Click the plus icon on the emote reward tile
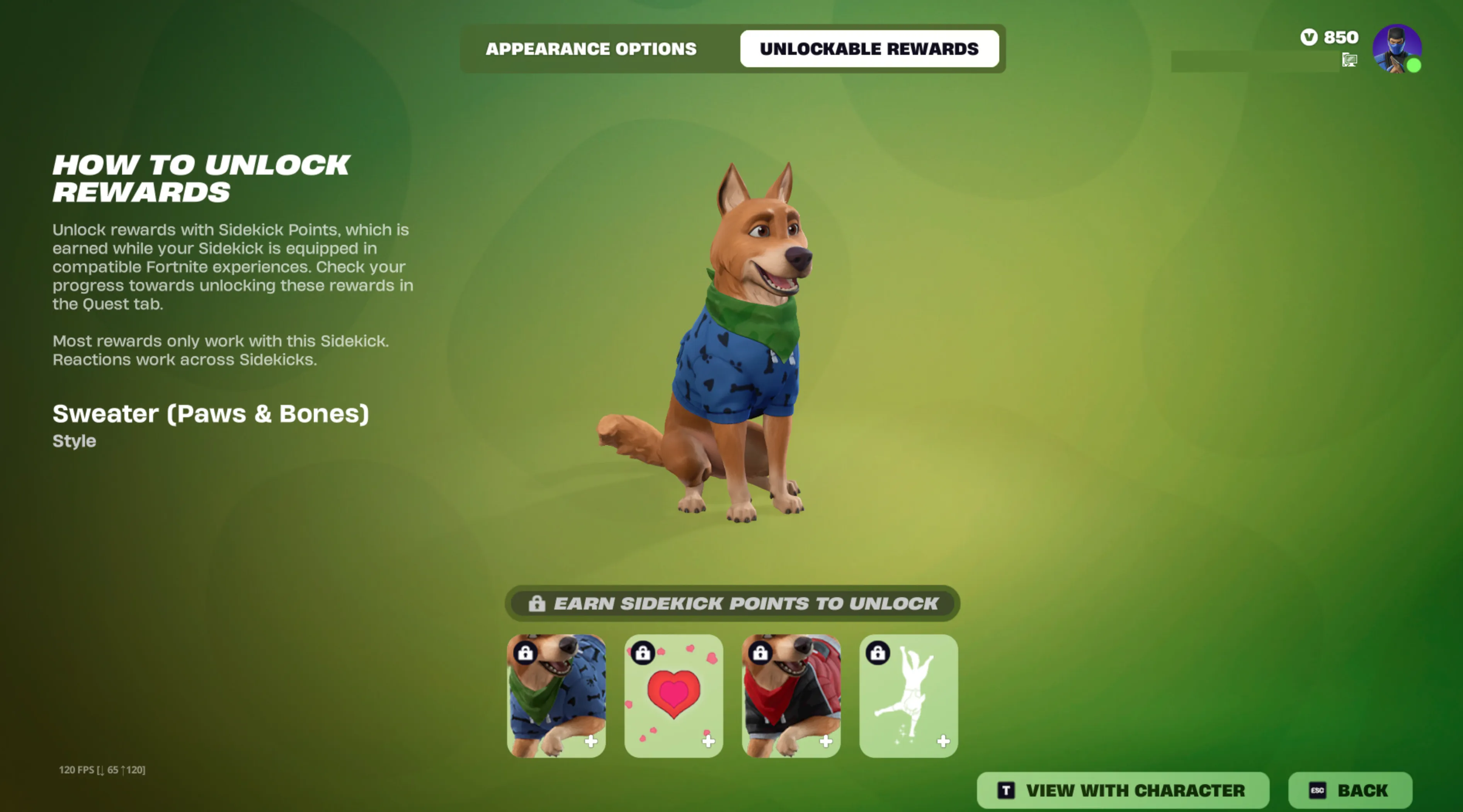This screenshot has height=812, width=1463. point(943,740)
